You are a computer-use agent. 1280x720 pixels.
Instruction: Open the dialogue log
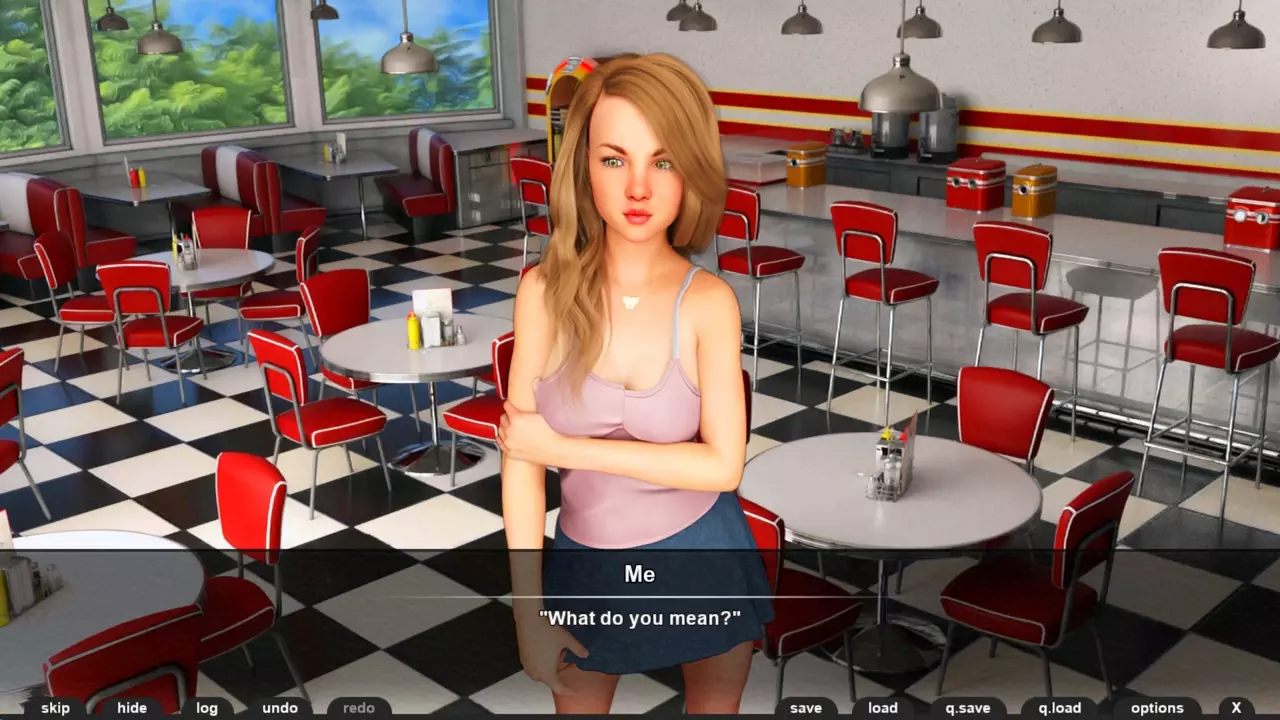[207, 708]
